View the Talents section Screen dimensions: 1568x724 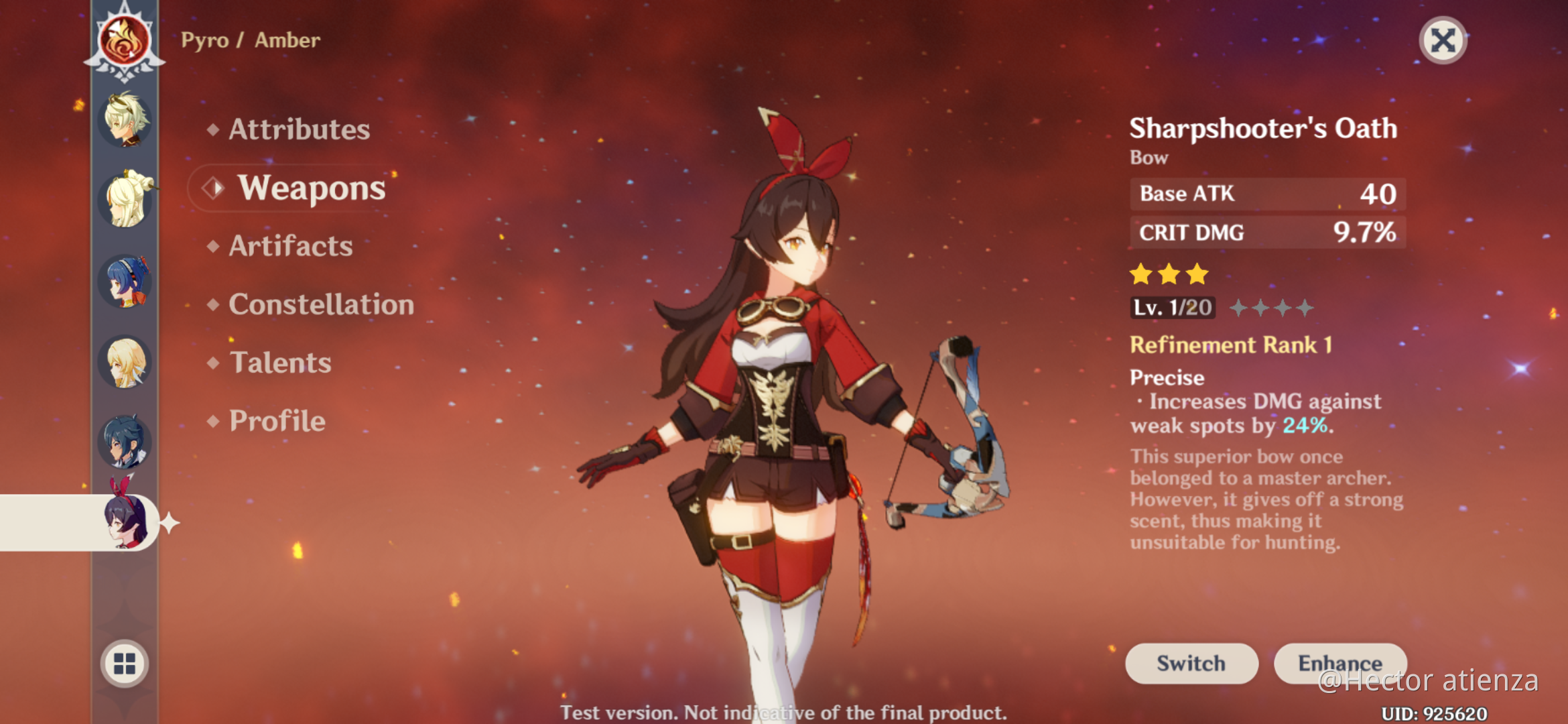tap(279, 363)
